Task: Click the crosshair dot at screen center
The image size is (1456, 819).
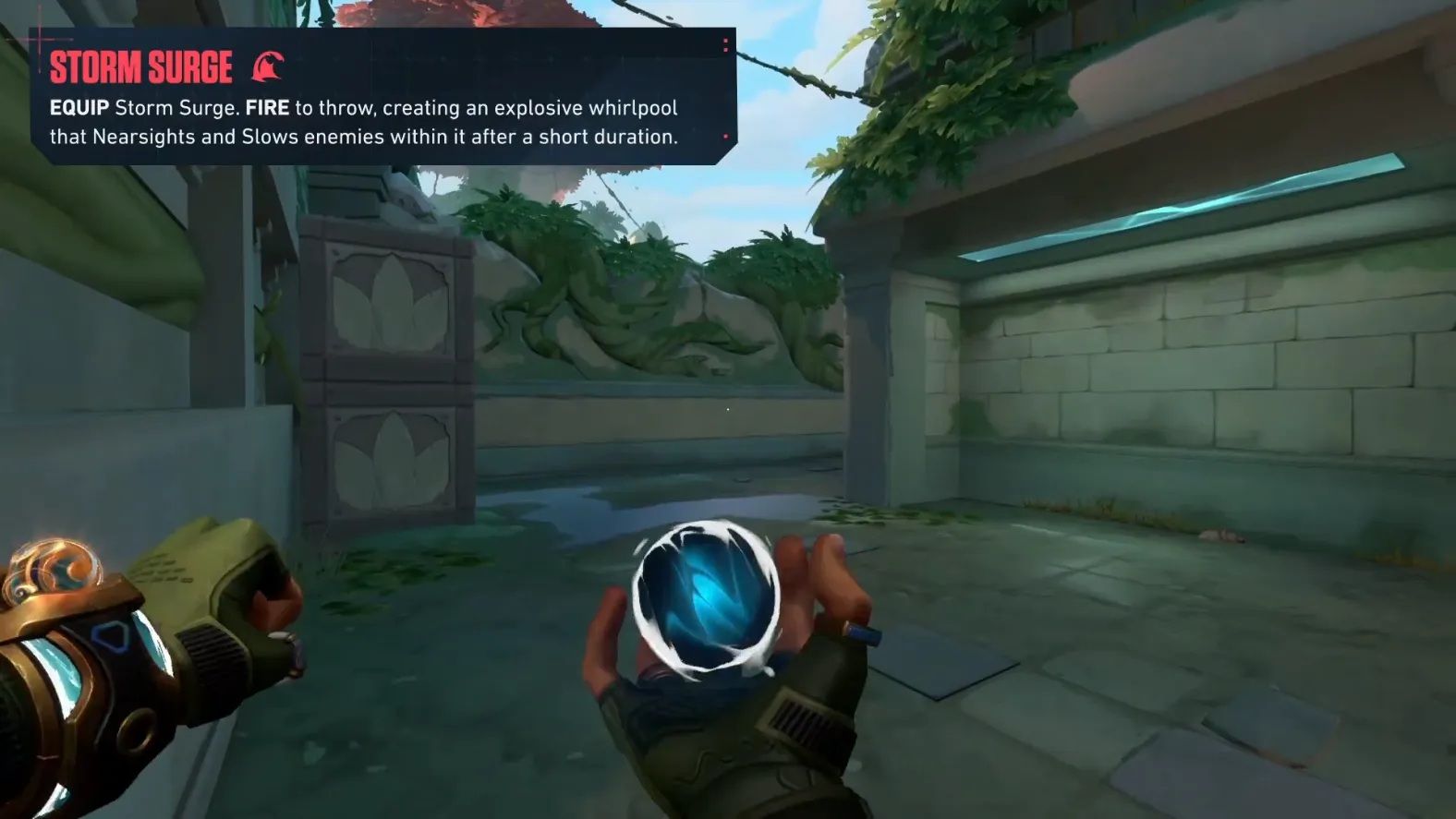Action: [728, 409]
